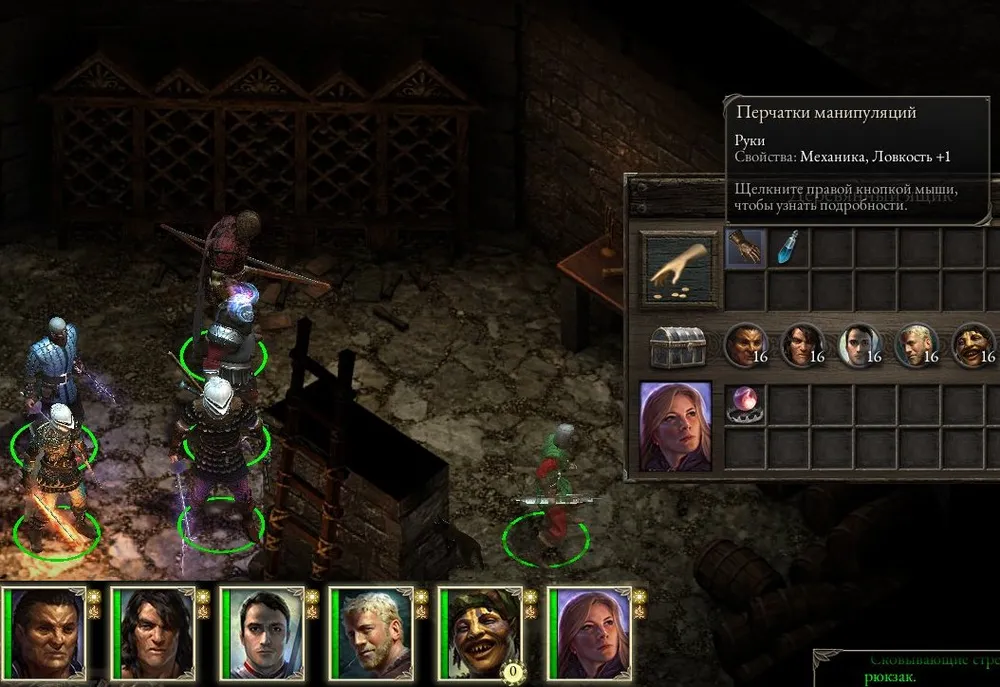Open the stash chest icon in loot window
This screenshot has height=687, width=1000.
[679, 347]
